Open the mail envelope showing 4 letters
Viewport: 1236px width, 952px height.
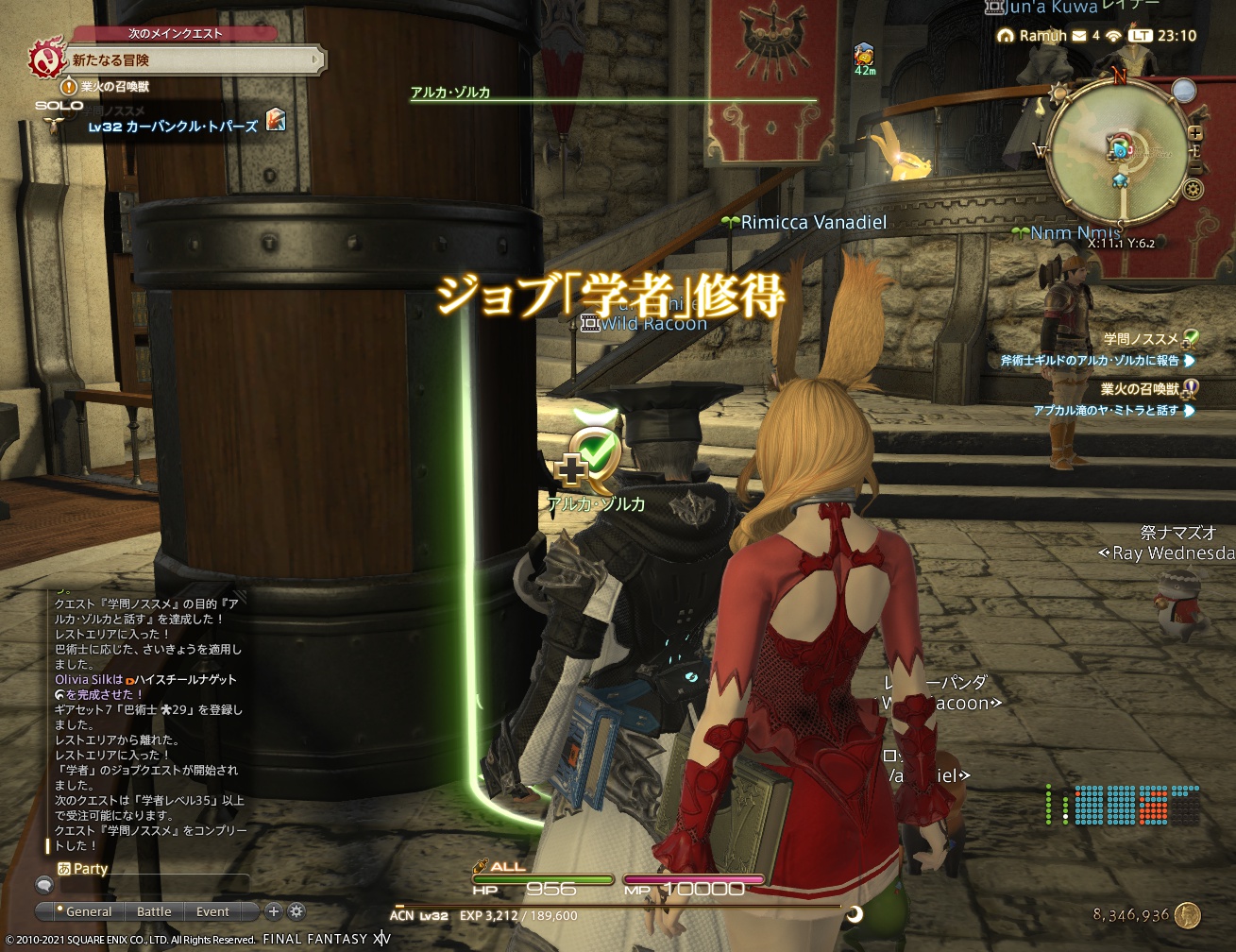click(1078, 36)
